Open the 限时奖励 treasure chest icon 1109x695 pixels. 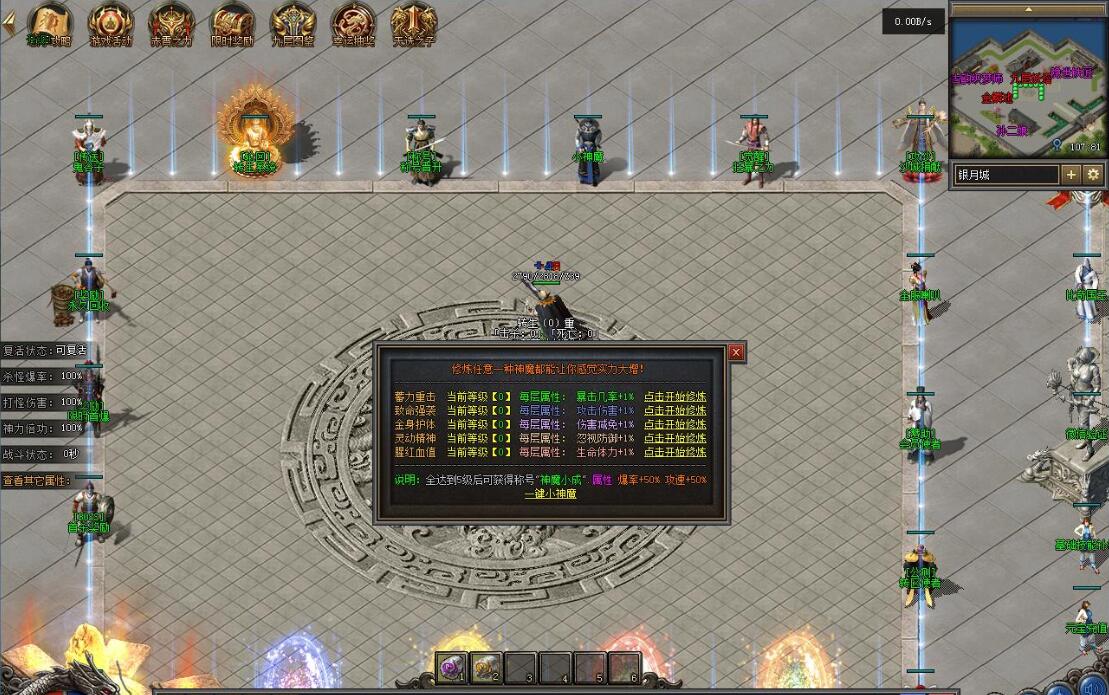pos(232,24)
